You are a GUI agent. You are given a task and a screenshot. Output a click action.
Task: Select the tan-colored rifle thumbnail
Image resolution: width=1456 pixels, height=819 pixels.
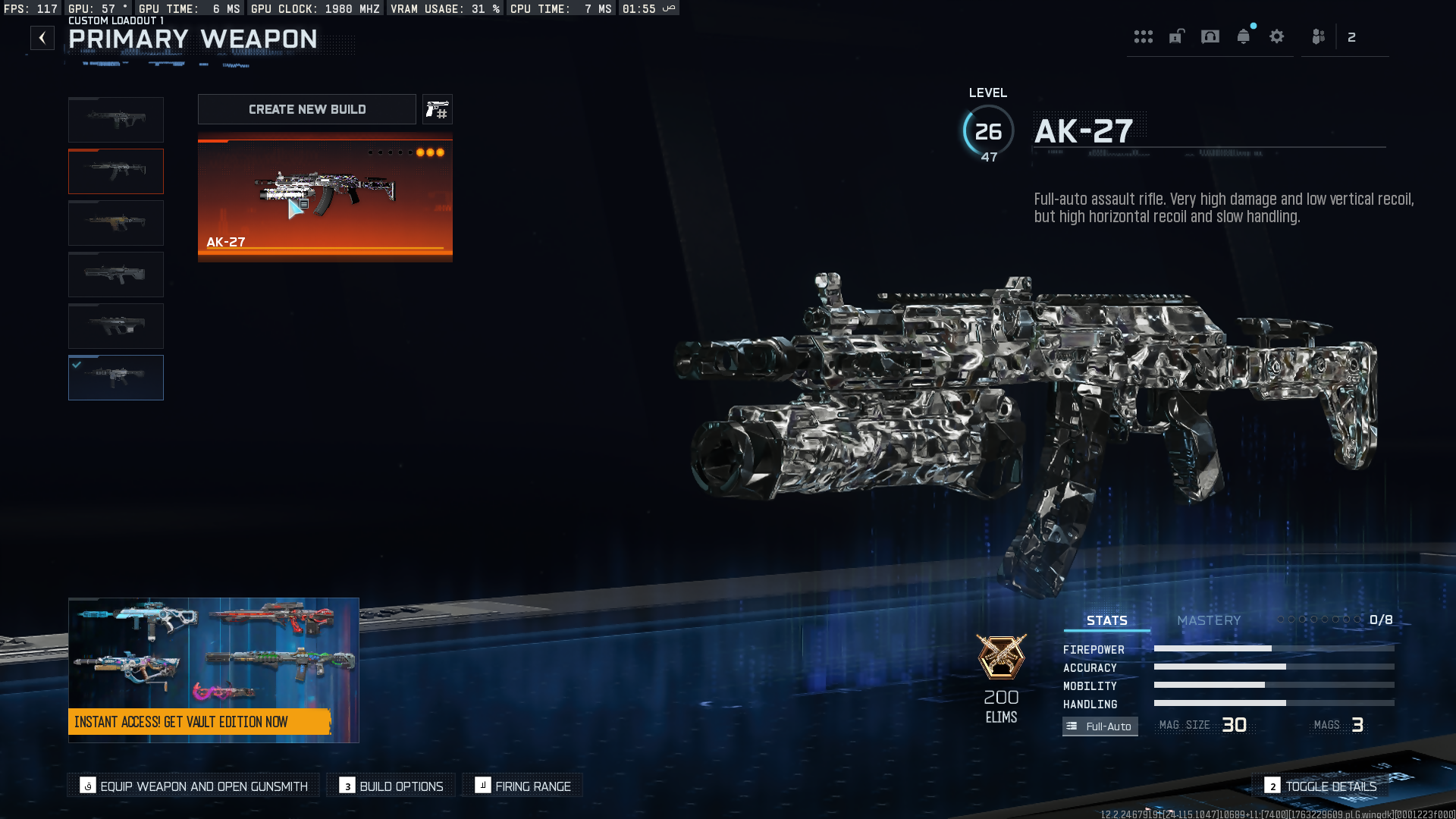[x=116, y=223]
